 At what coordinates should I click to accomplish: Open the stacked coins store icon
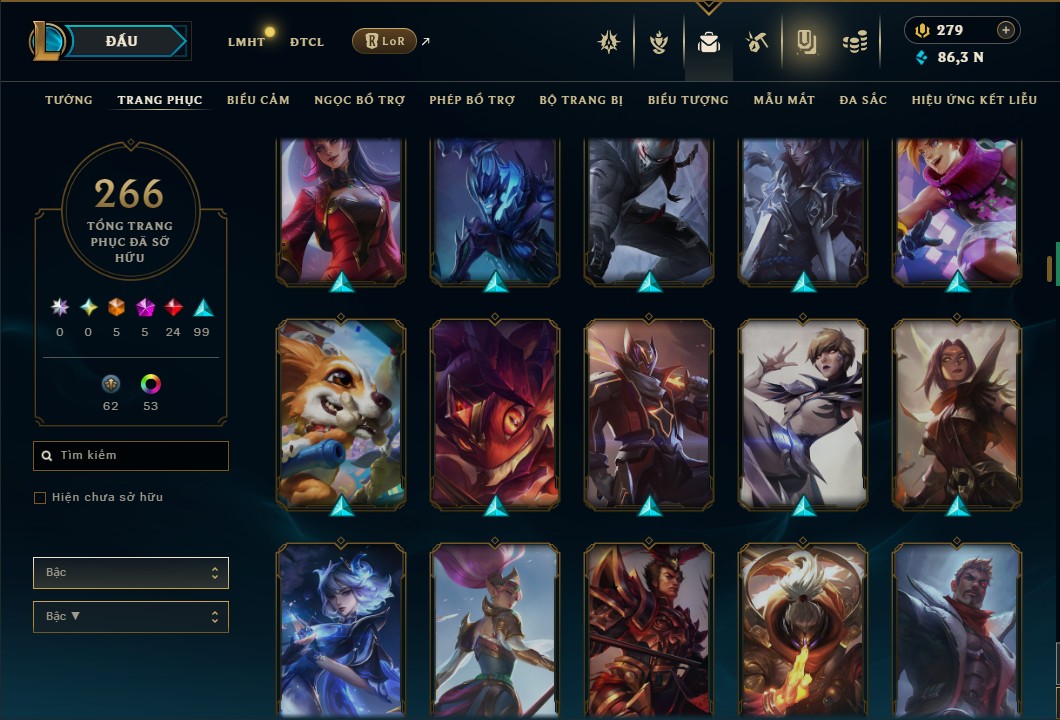(854, 42)
